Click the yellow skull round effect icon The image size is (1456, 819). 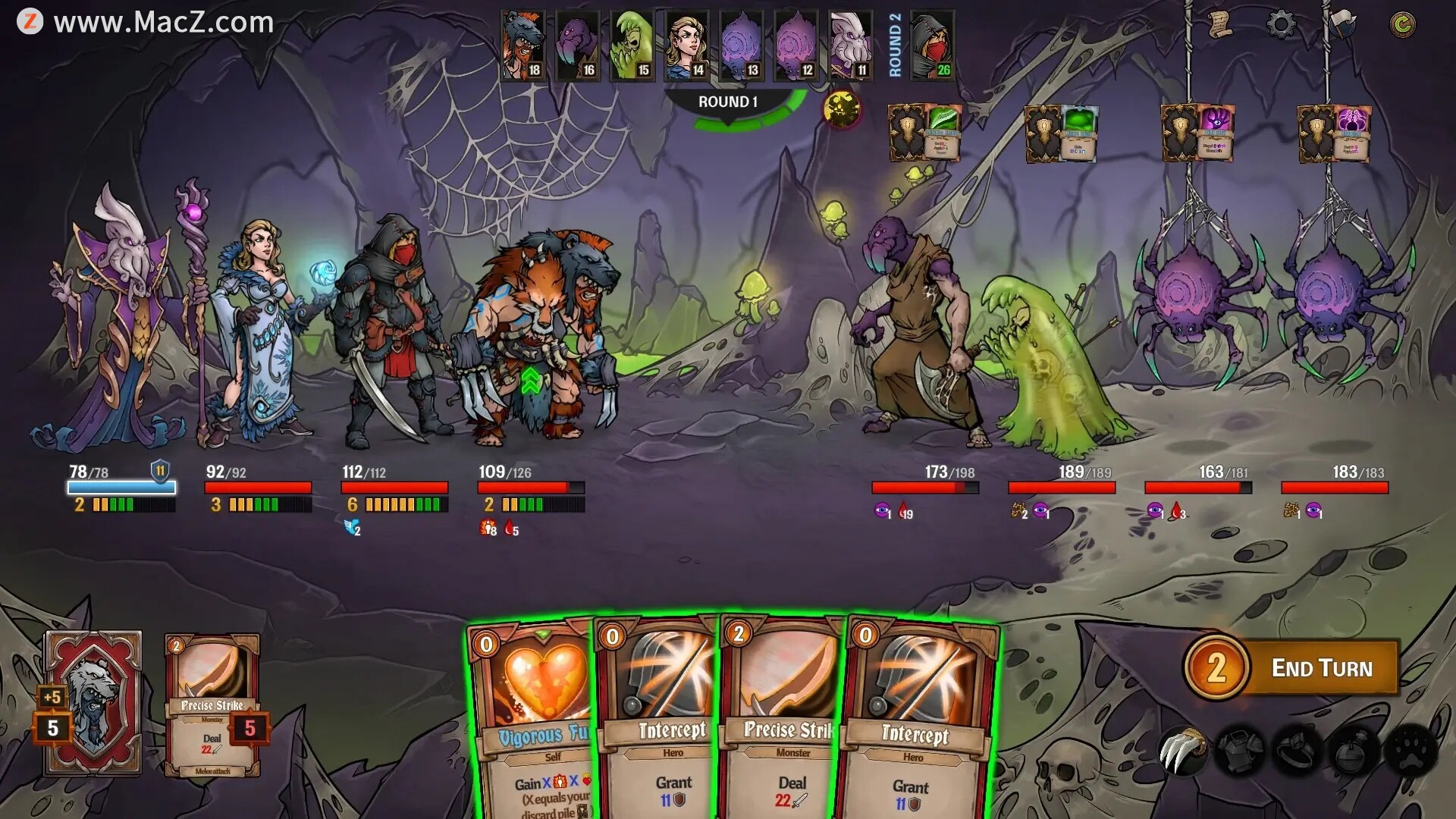point(842,109)
